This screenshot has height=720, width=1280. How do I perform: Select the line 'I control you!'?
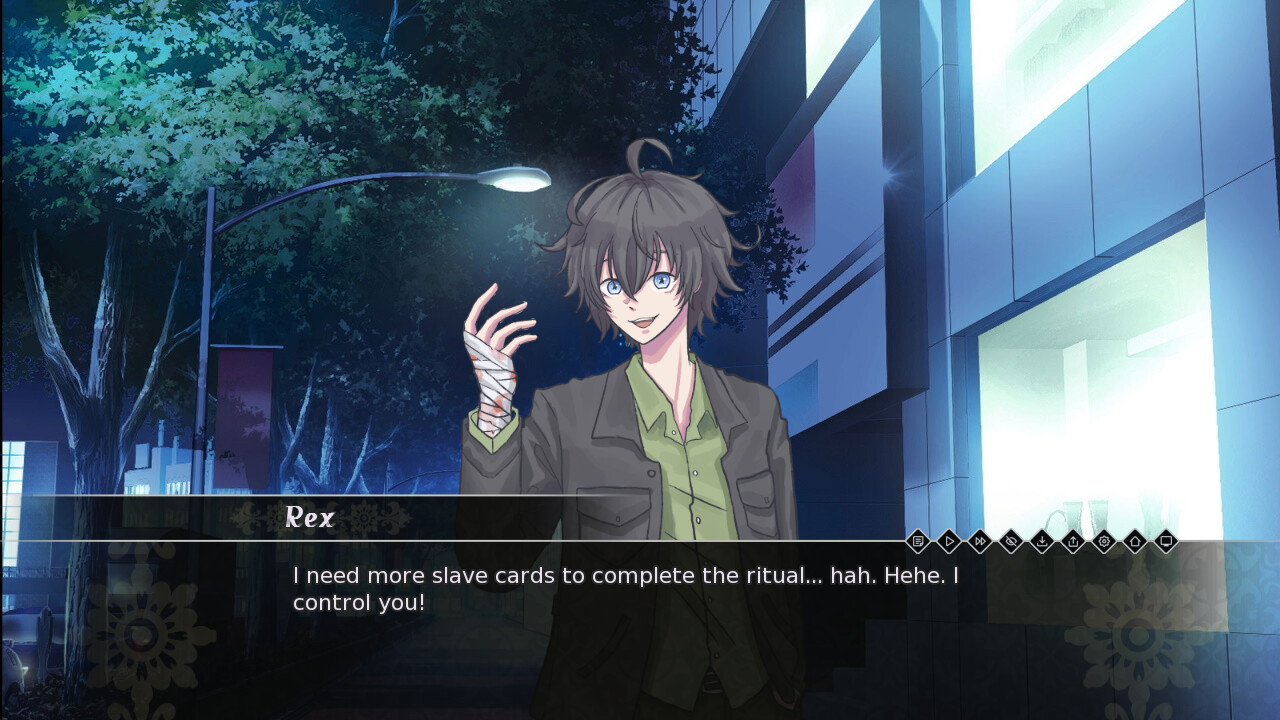(357, 601)
